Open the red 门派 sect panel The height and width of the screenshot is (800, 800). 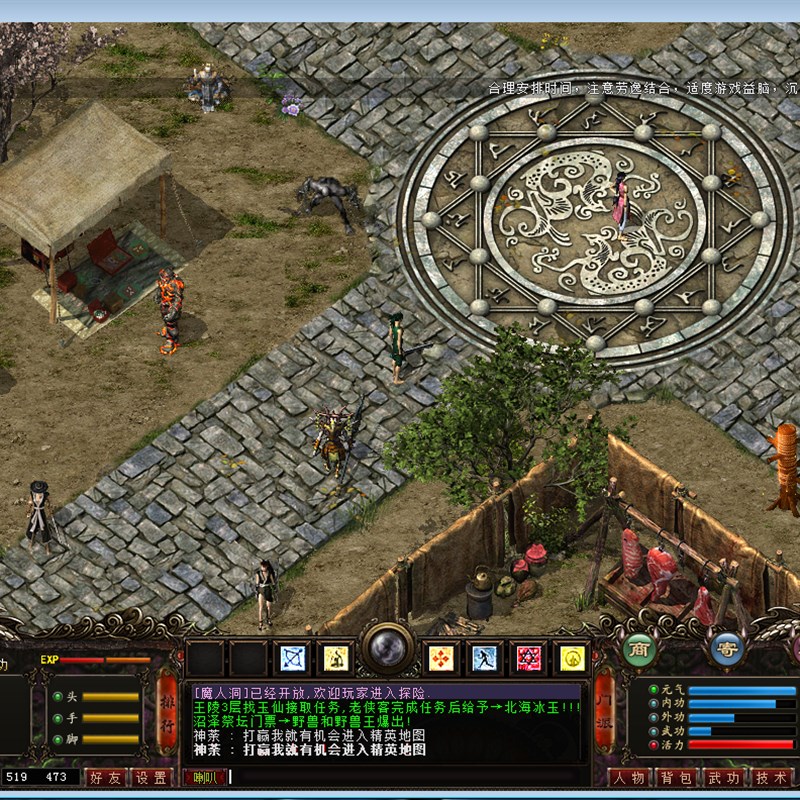pyautogui.click(x=604, y=711)
